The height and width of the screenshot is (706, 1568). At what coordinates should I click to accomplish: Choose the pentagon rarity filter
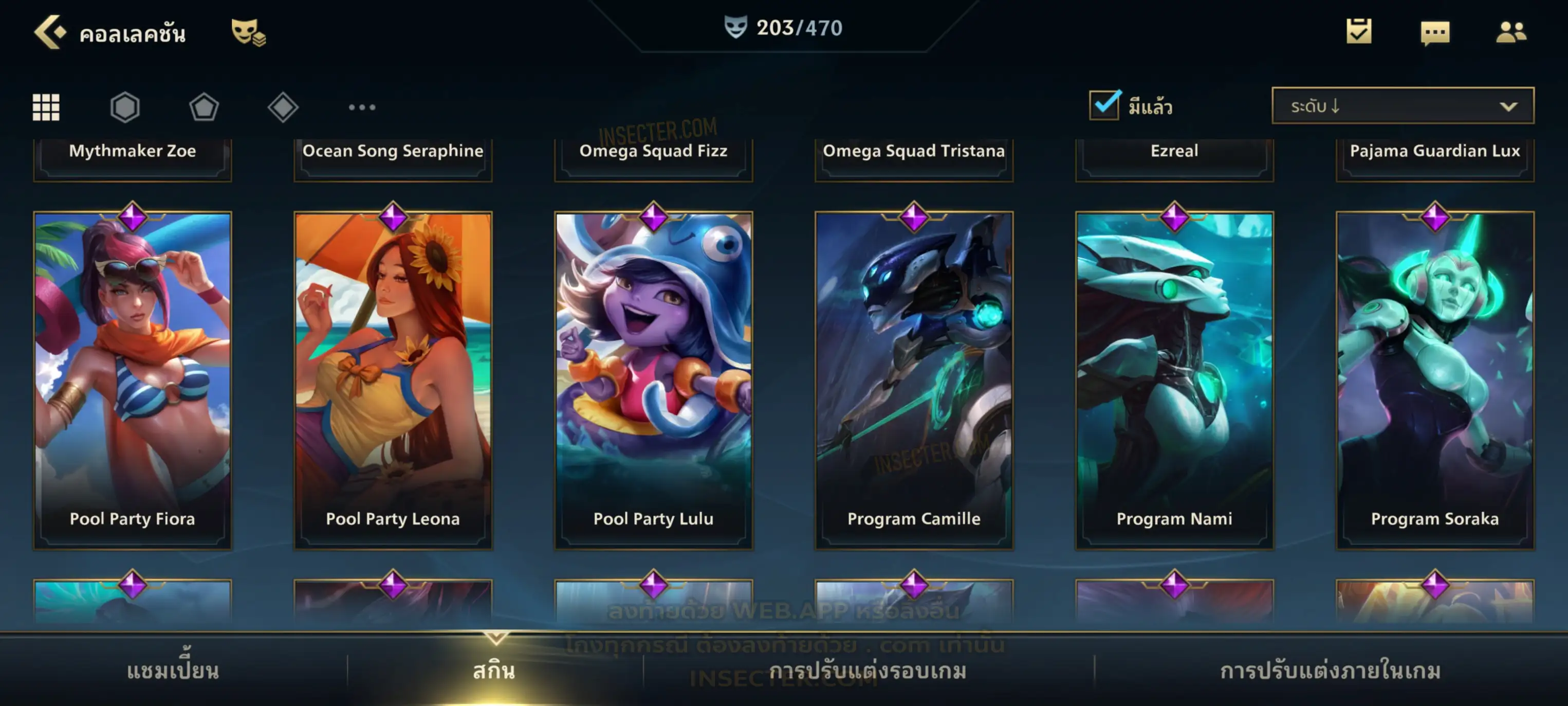coord(204,107)
